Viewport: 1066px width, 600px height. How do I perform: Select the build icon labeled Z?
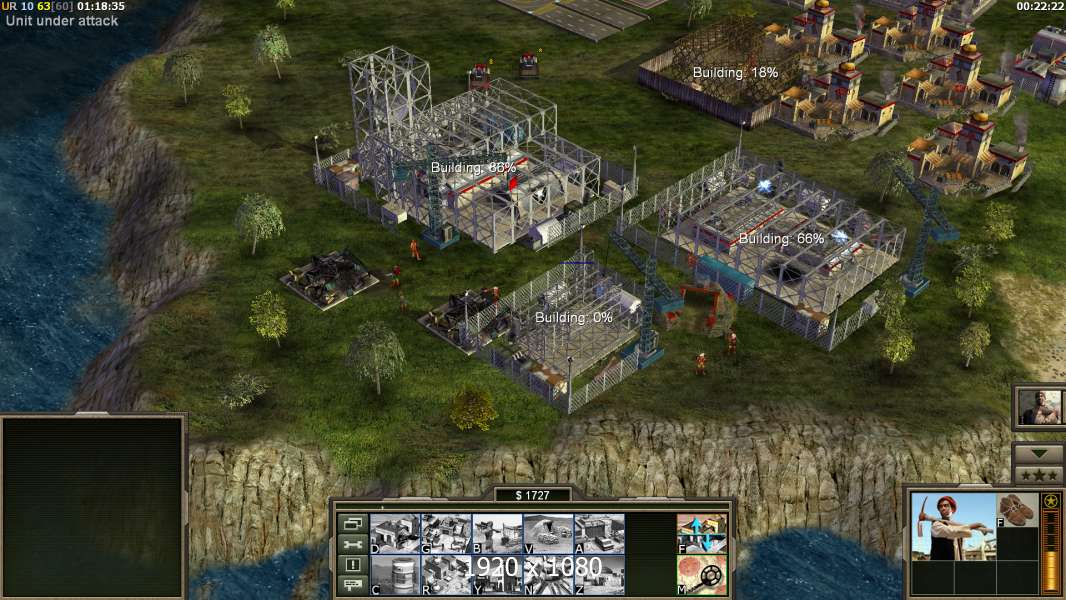coord(599,574)
